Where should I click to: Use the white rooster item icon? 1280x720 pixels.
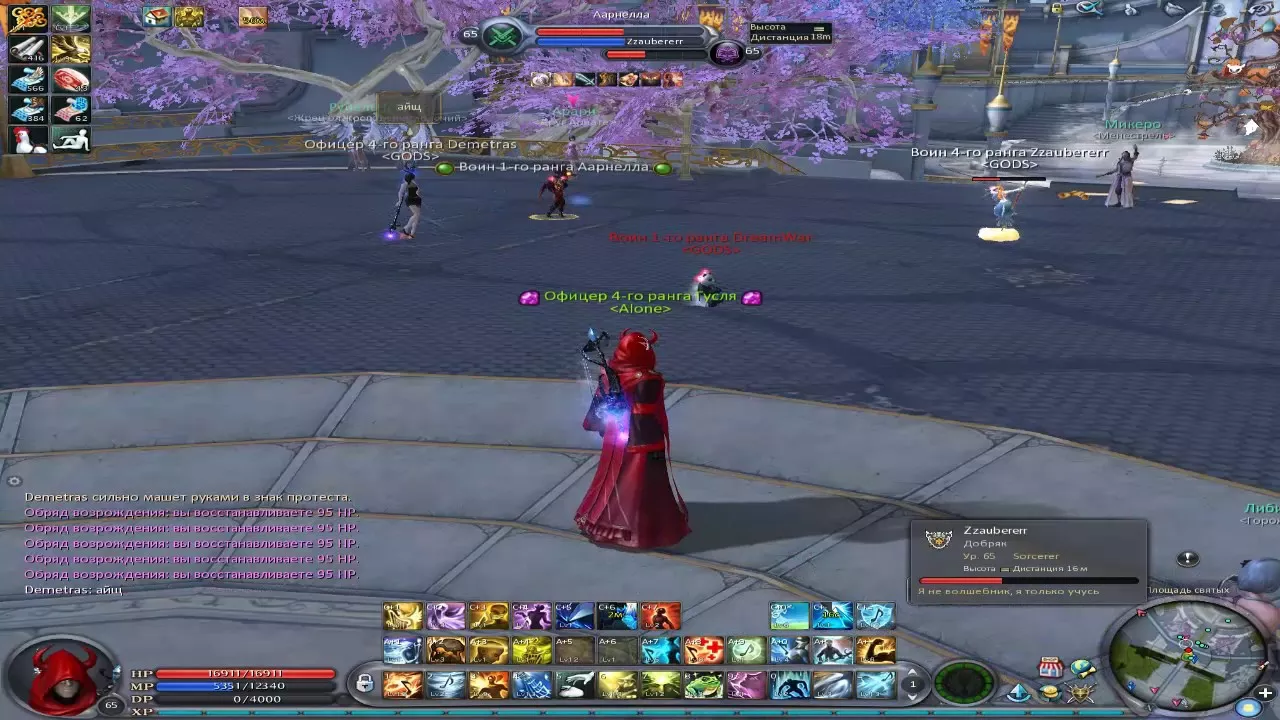pos(27,140)
